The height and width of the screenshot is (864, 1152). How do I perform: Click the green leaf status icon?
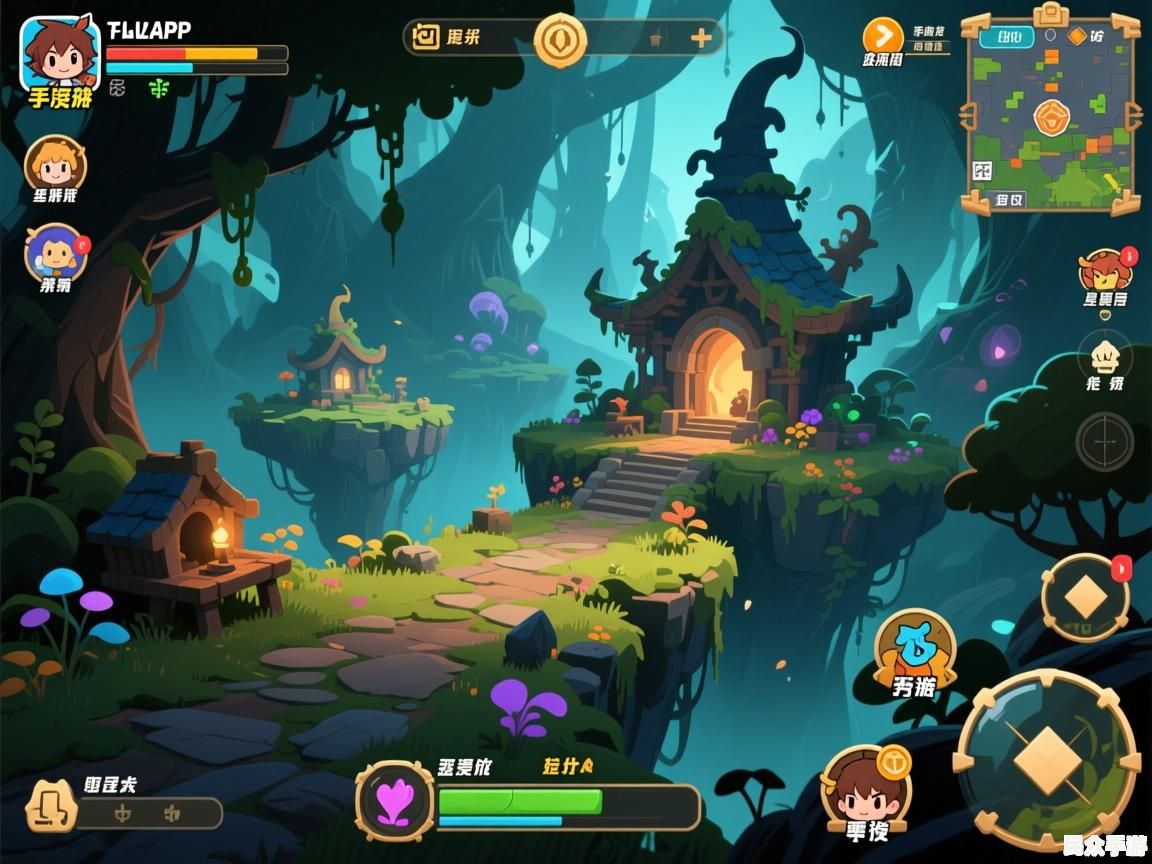[x=159, y=88]
